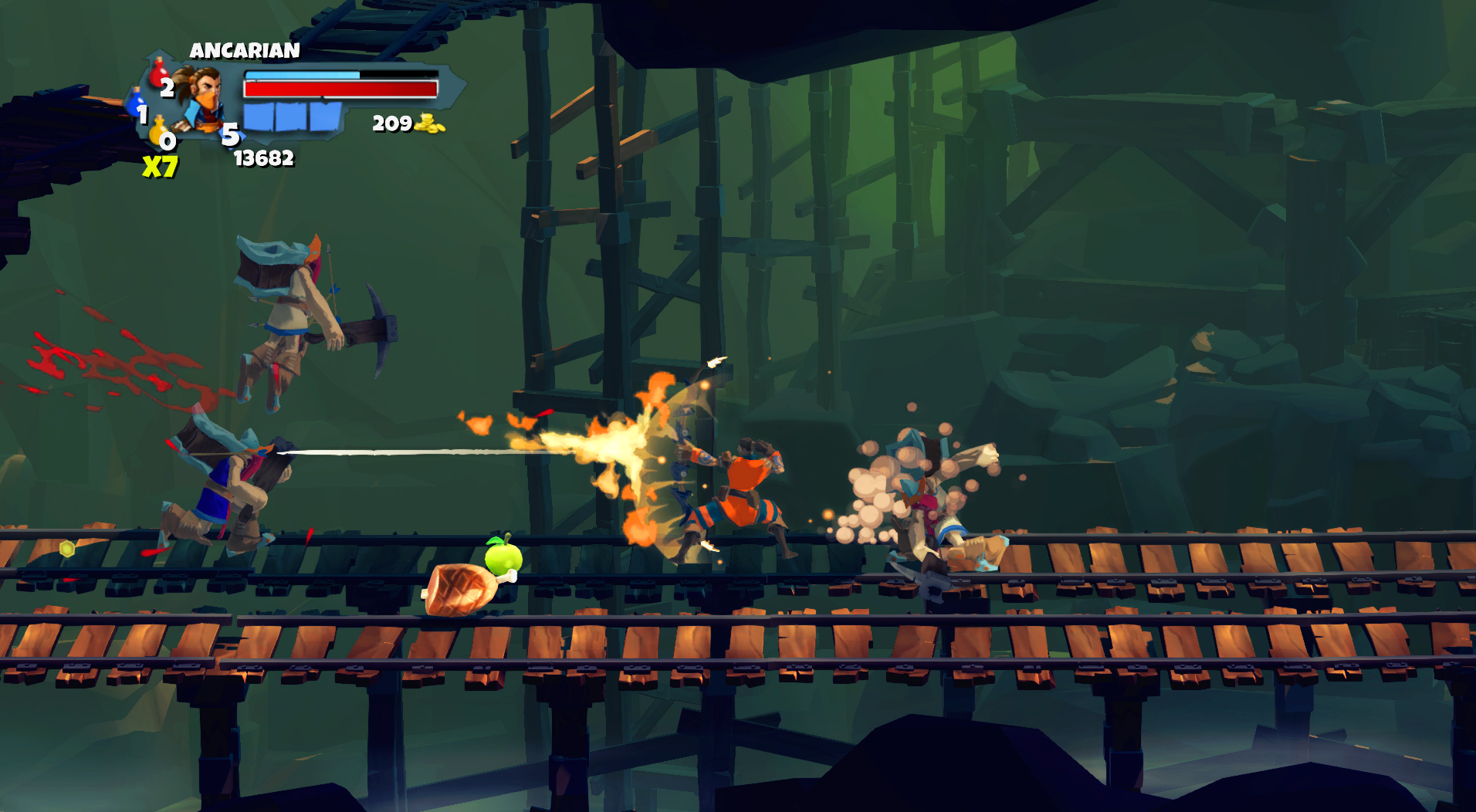Click the red health bar
This screenshot has width=1476, height=812.
pyautogui.click(x=340, y=89)
